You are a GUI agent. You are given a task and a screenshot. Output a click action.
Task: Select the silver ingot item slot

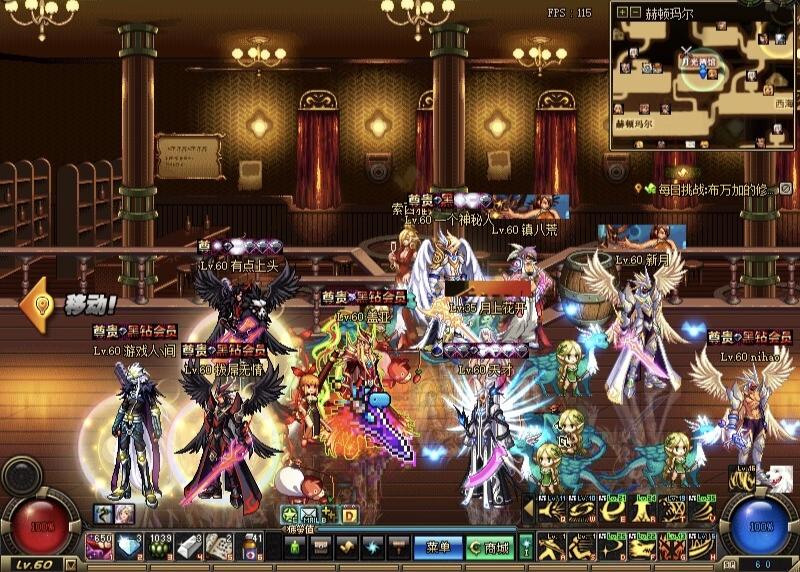(190, 546)
